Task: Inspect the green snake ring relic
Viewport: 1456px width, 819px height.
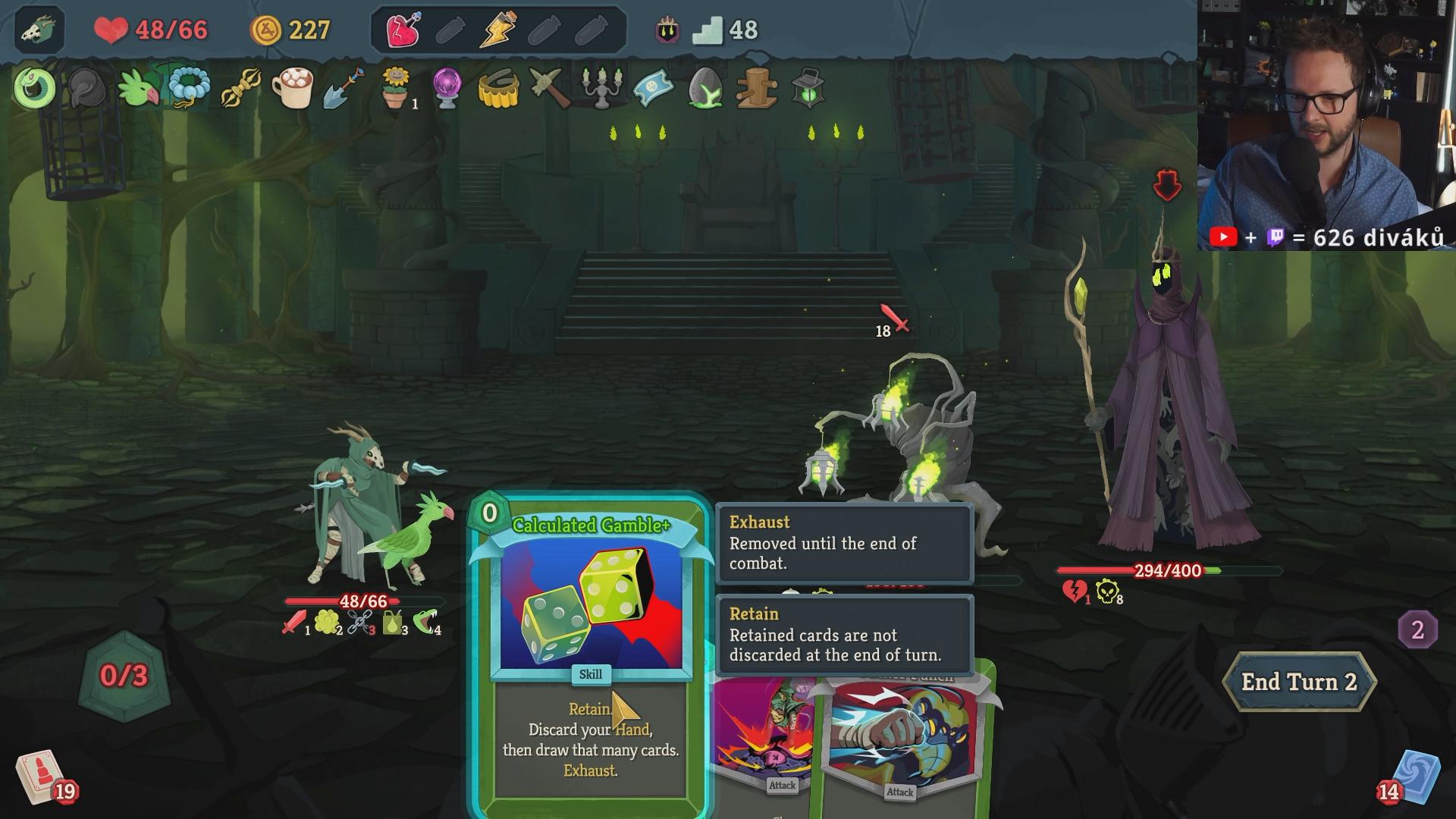Action: pos(34,88)
